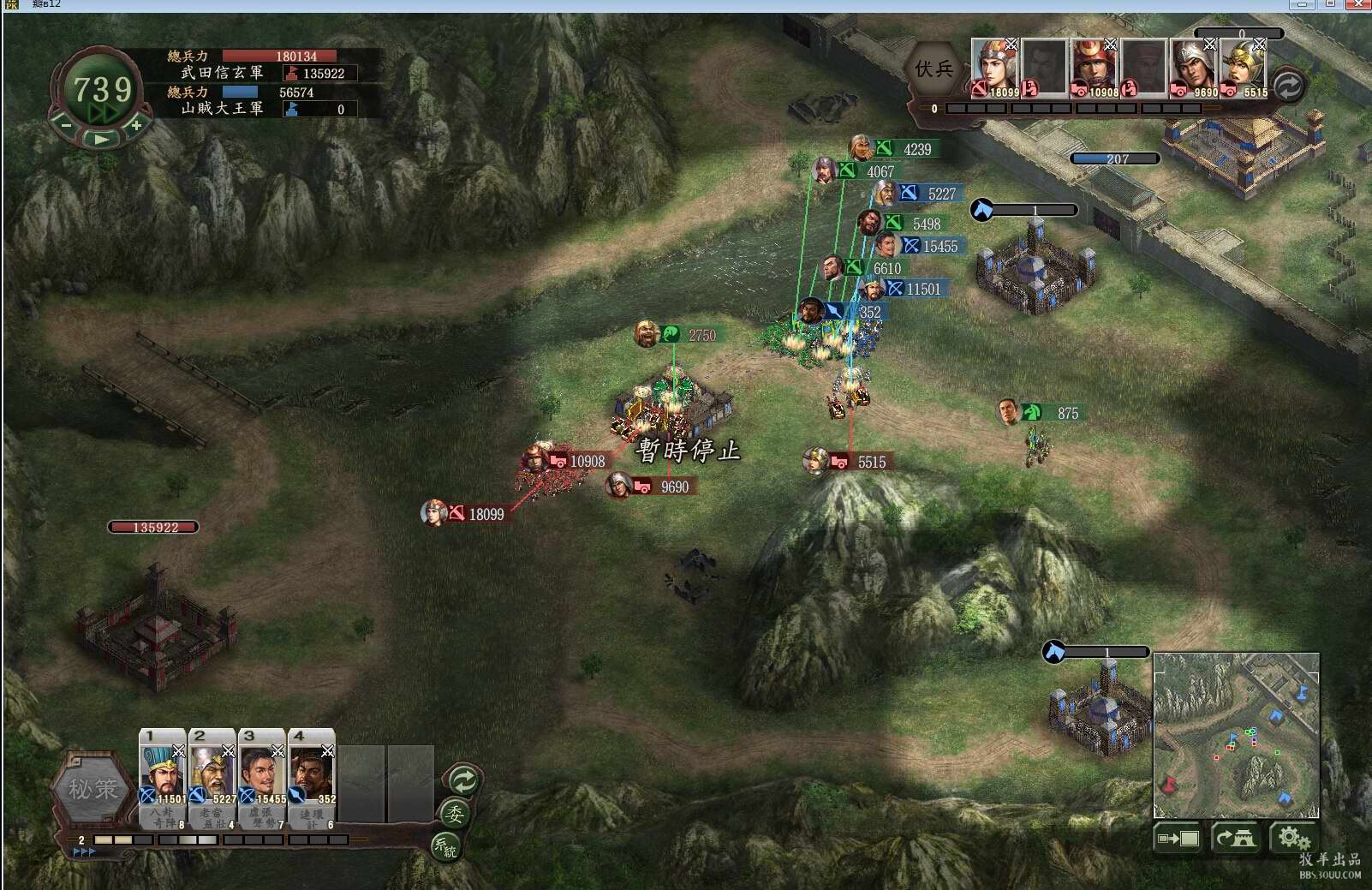Open the 系統 system menu
The height and width of the screenshot is (890, 1372).
tap(444, 846)
